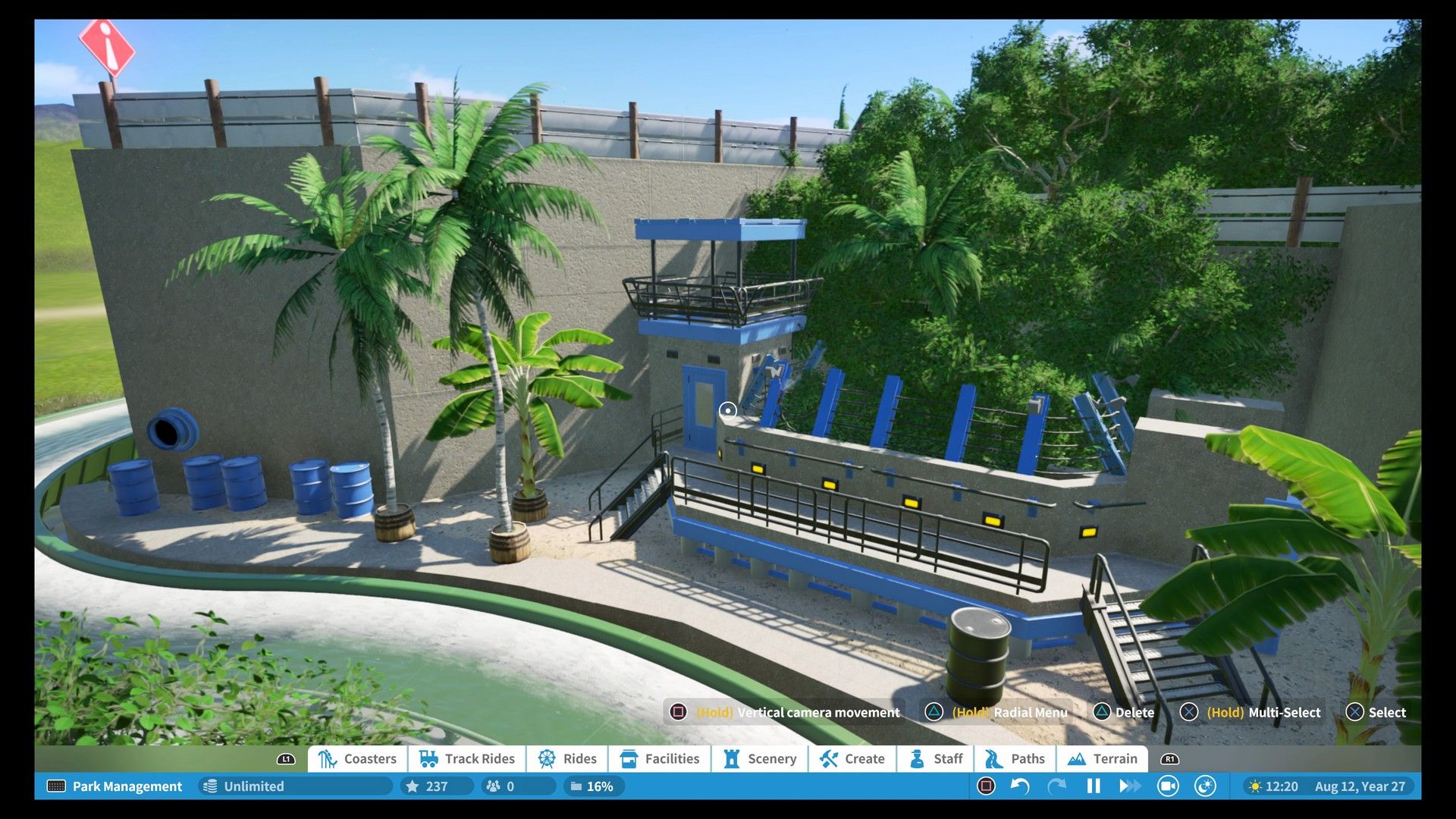Screen dimensions: 1456x819
Task: Select the Paths icon
Action: coord(992,758)
